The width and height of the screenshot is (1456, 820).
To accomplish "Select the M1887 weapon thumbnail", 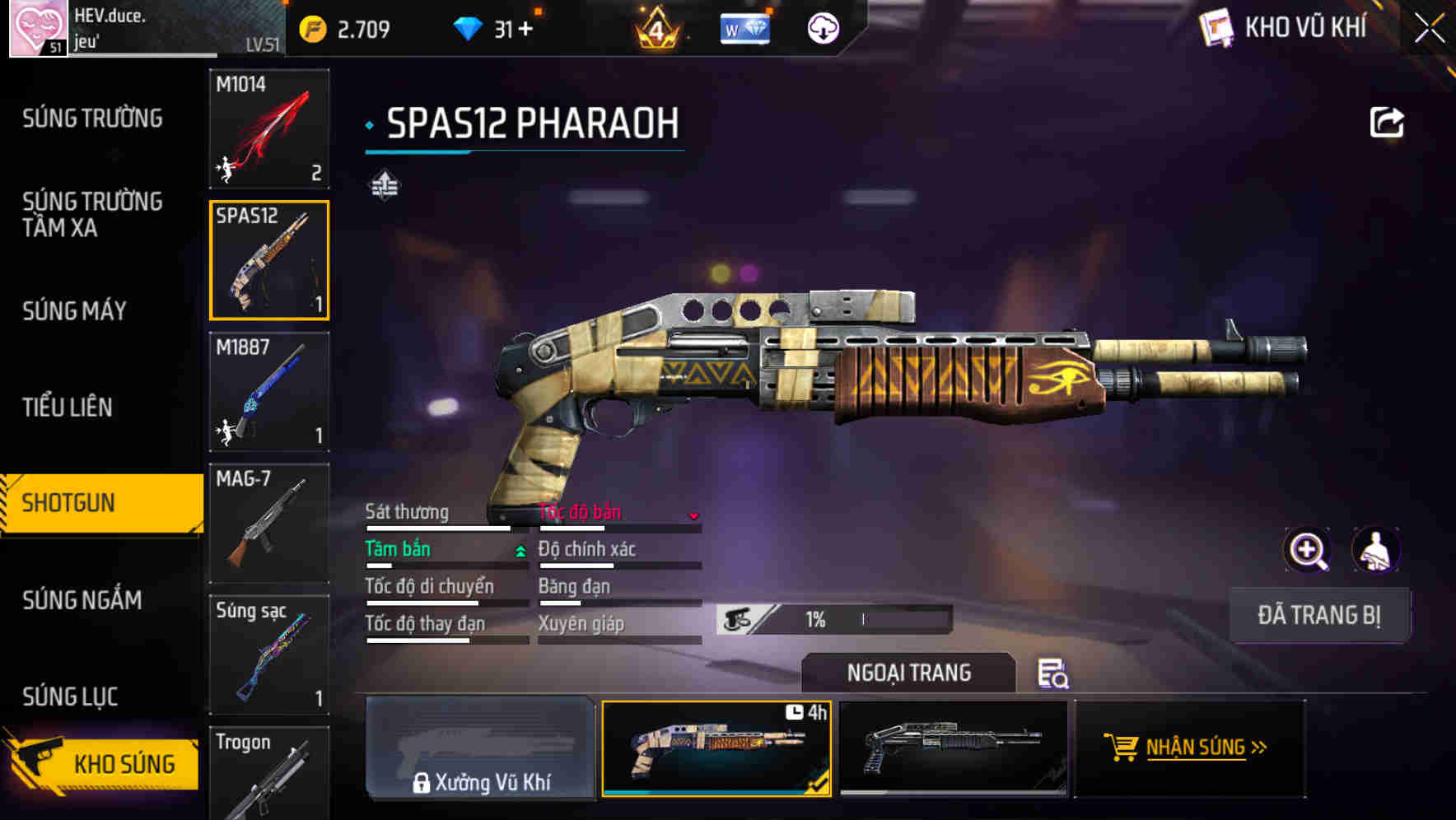I will (268, 393).
